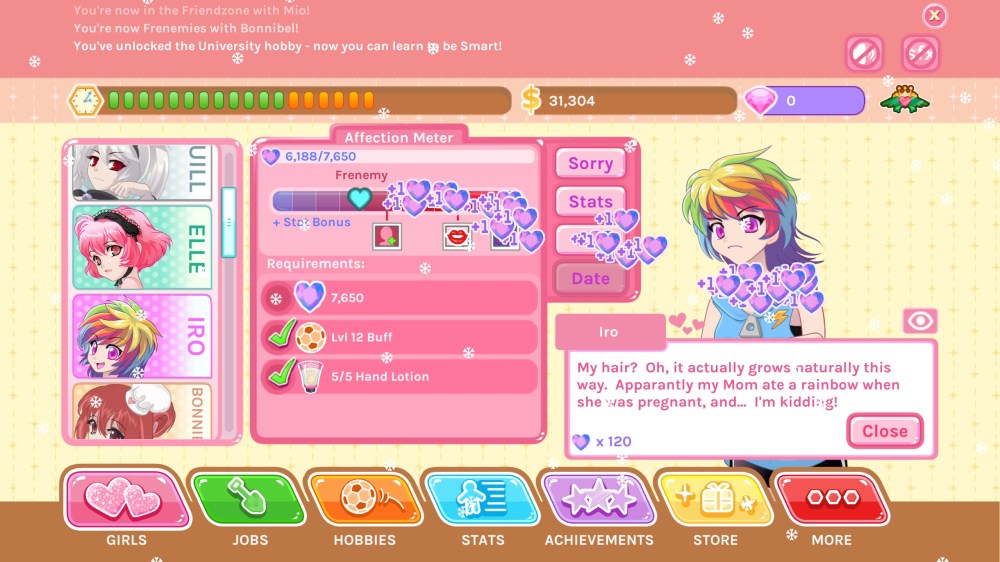This screenshot has width=1000, height=562.
Task: Close Iro's dialogue box
Action: (884, 431)
